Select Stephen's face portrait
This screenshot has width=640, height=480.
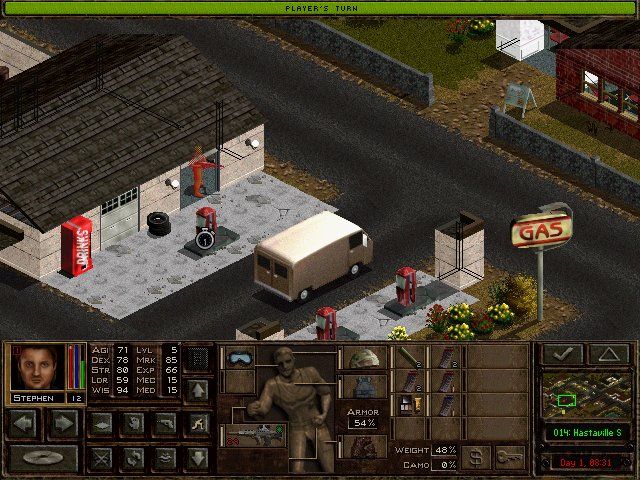38,367
